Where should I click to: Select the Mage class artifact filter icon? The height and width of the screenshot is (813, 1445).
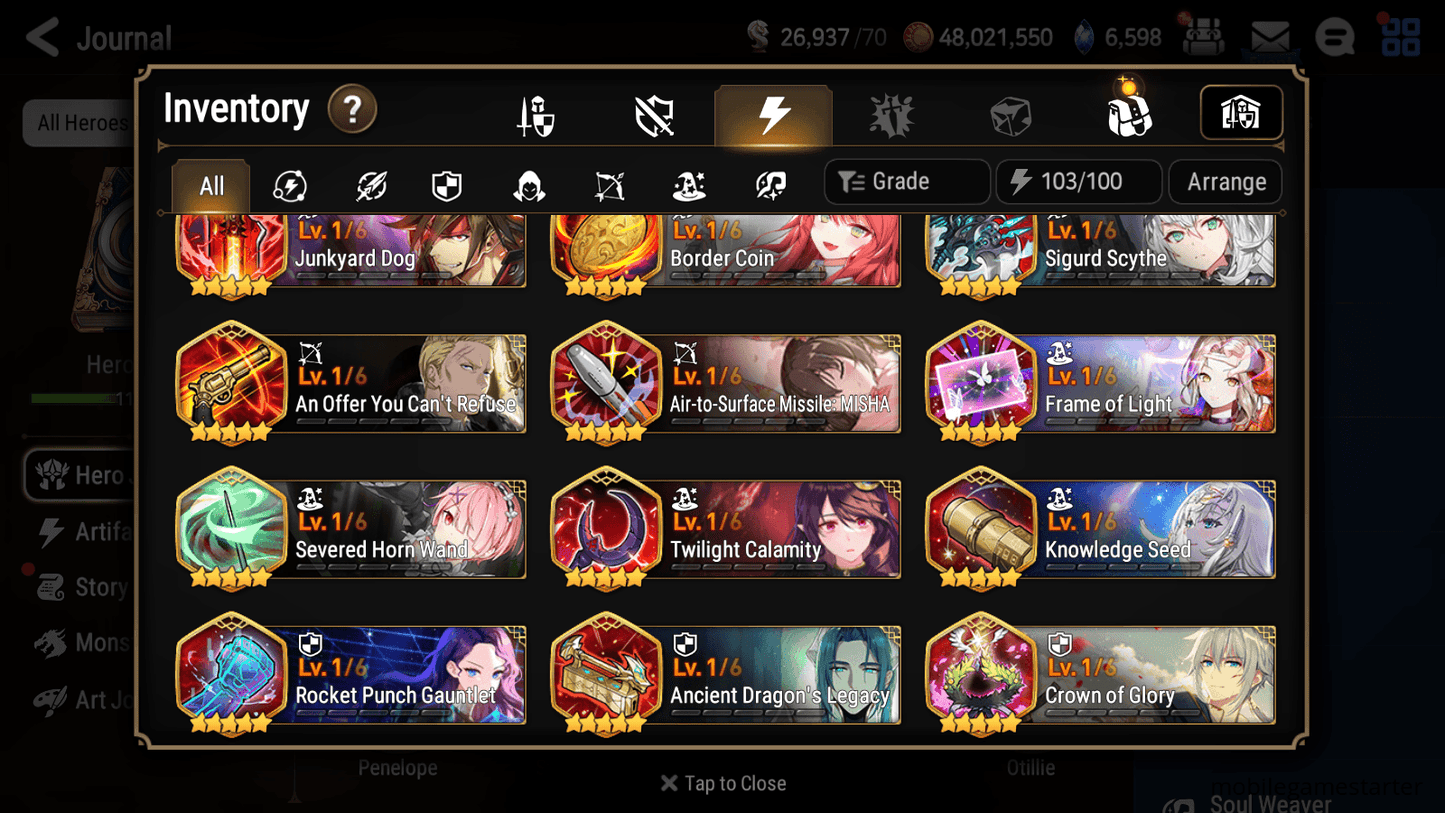point(688,182)
